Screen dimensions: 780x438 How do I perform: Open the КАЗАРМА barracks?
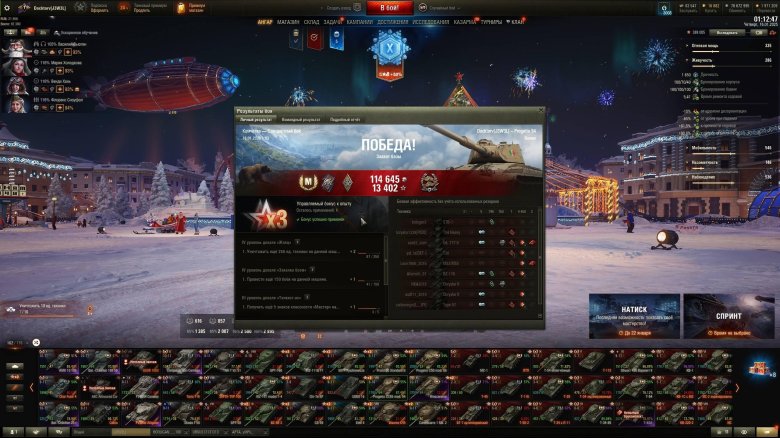tap(465, 20)
